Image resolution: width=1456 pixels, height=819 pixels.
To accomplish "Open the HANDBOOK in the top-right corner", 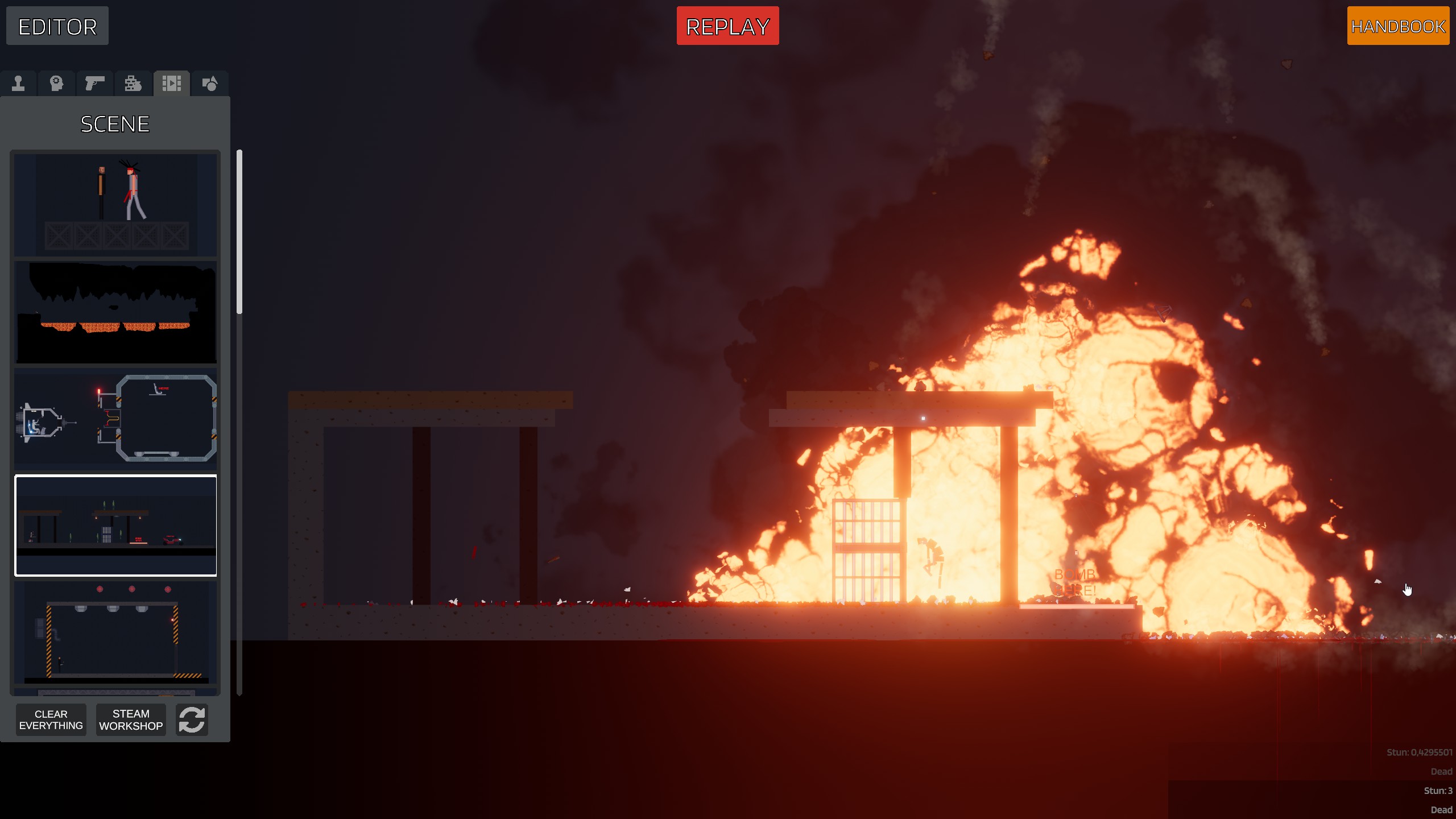I will coord(1398,26).
